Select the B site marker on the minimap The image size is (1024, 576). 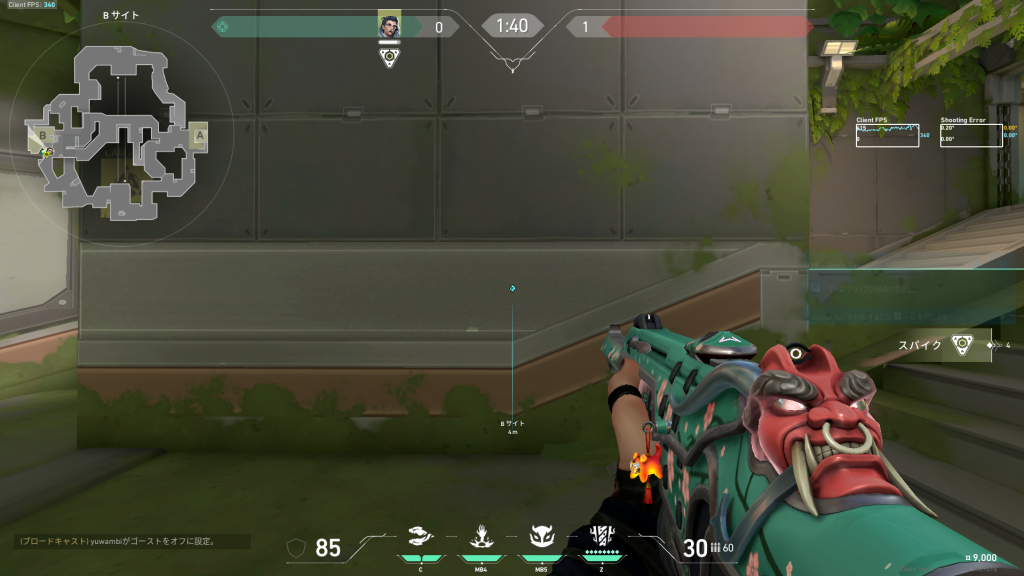tap(43, 136)
